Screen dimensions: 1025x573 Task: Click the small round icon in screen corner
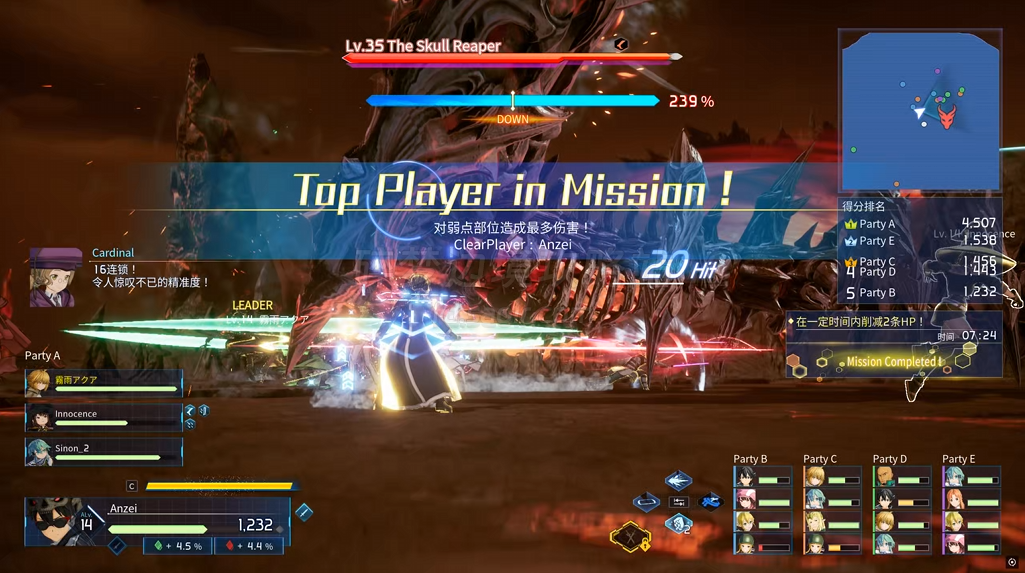click(x=1012, y=563)
